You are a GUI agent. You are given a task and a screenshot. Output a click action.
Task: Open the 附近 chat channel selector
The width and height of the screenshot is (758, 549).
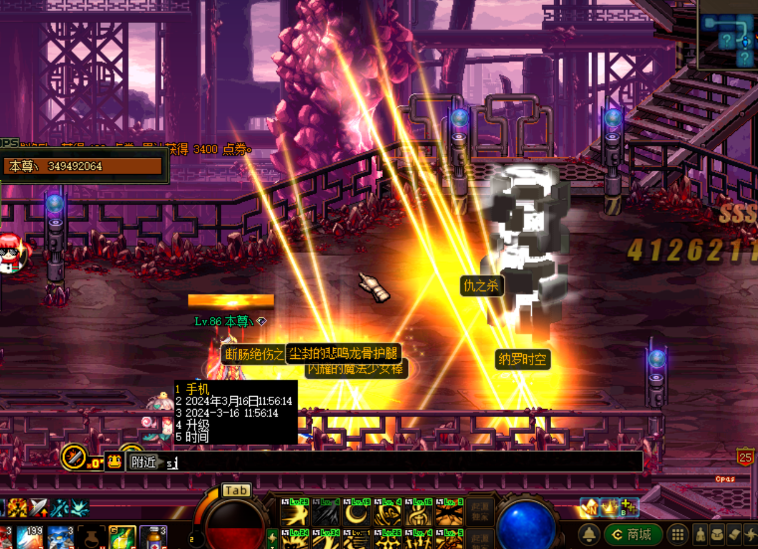pyautogui.click(x=141, y=462)
